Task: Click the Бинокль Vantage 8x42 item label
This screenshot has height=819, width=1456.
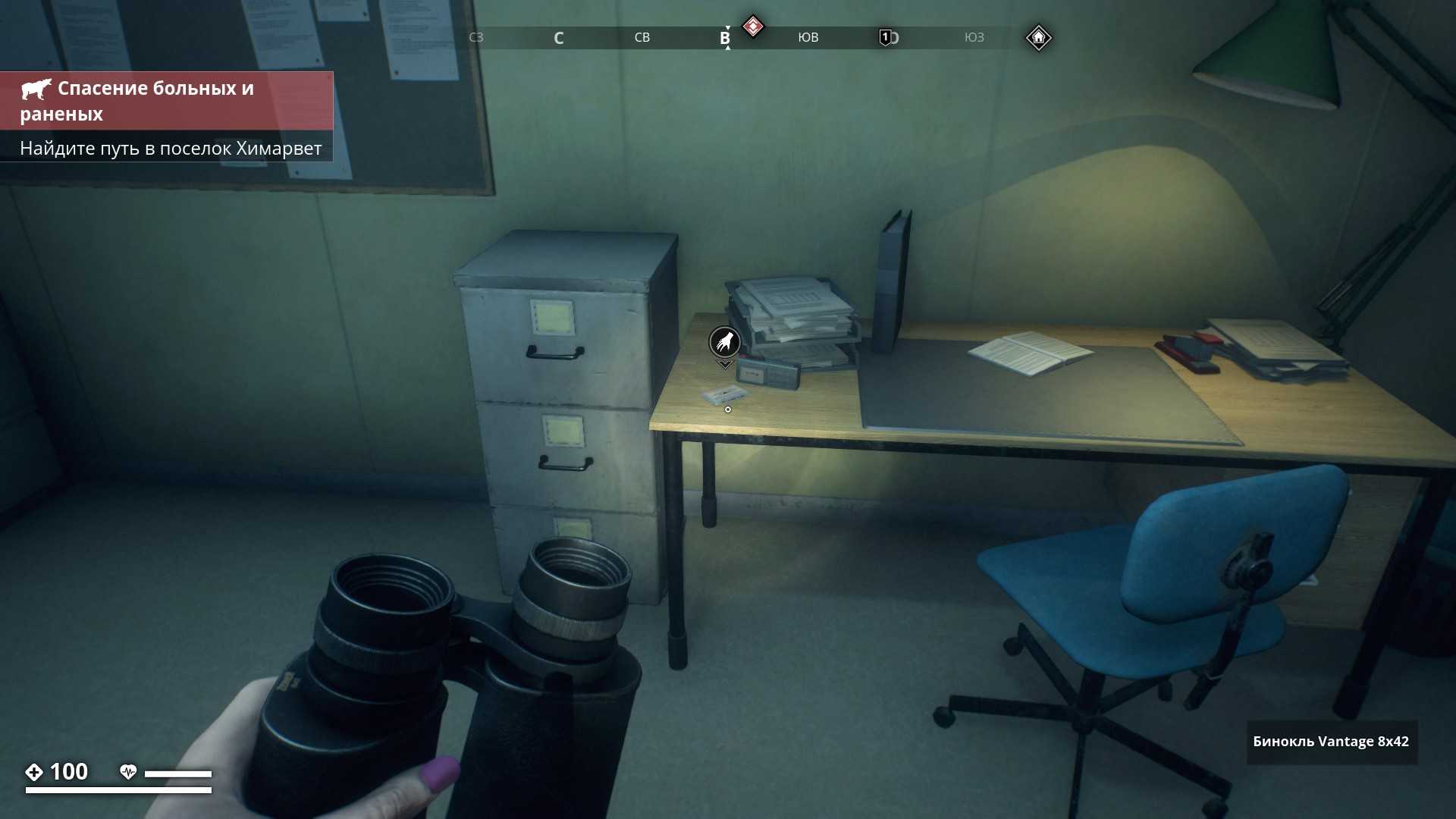Action: pyautogui.click(x=1331, y=742)
